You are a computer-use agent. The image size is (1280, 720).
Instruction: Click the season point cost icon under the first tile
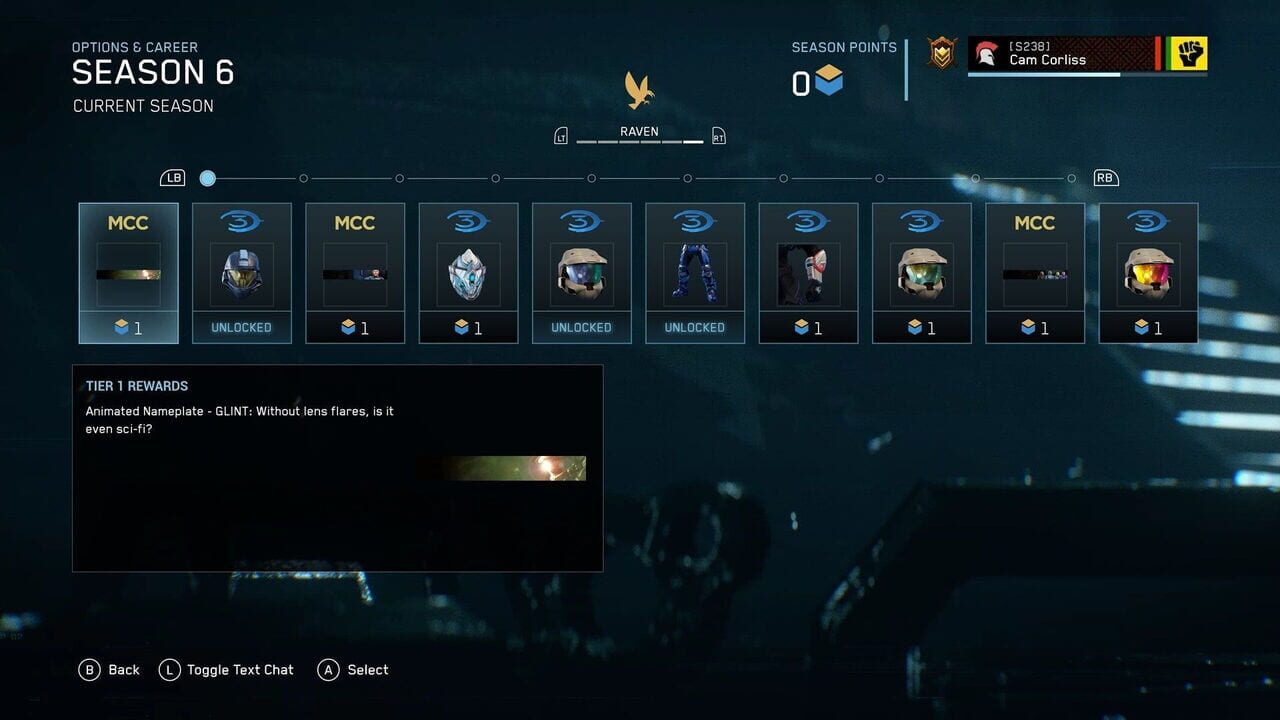click(121, 328)
